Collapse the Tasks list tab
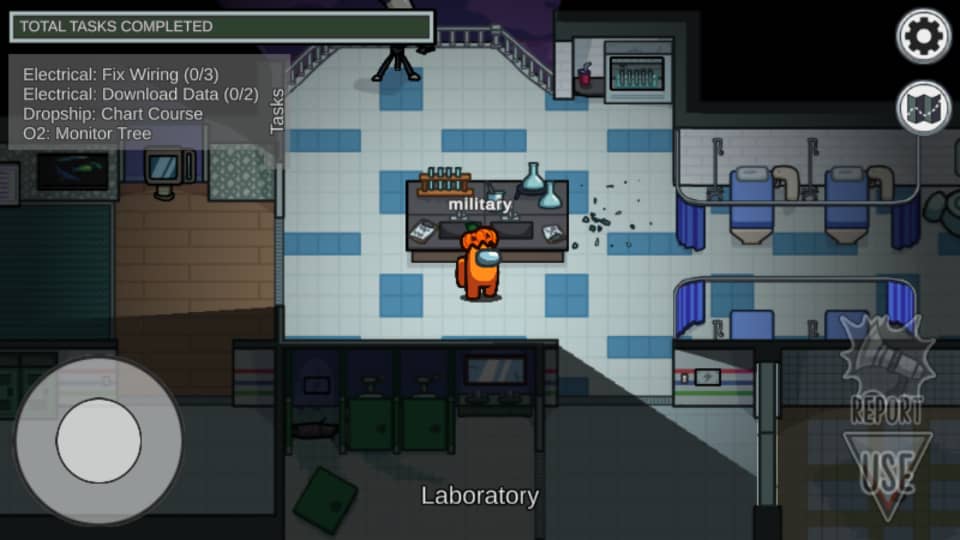The image size is (960, 540). (277, 110)
